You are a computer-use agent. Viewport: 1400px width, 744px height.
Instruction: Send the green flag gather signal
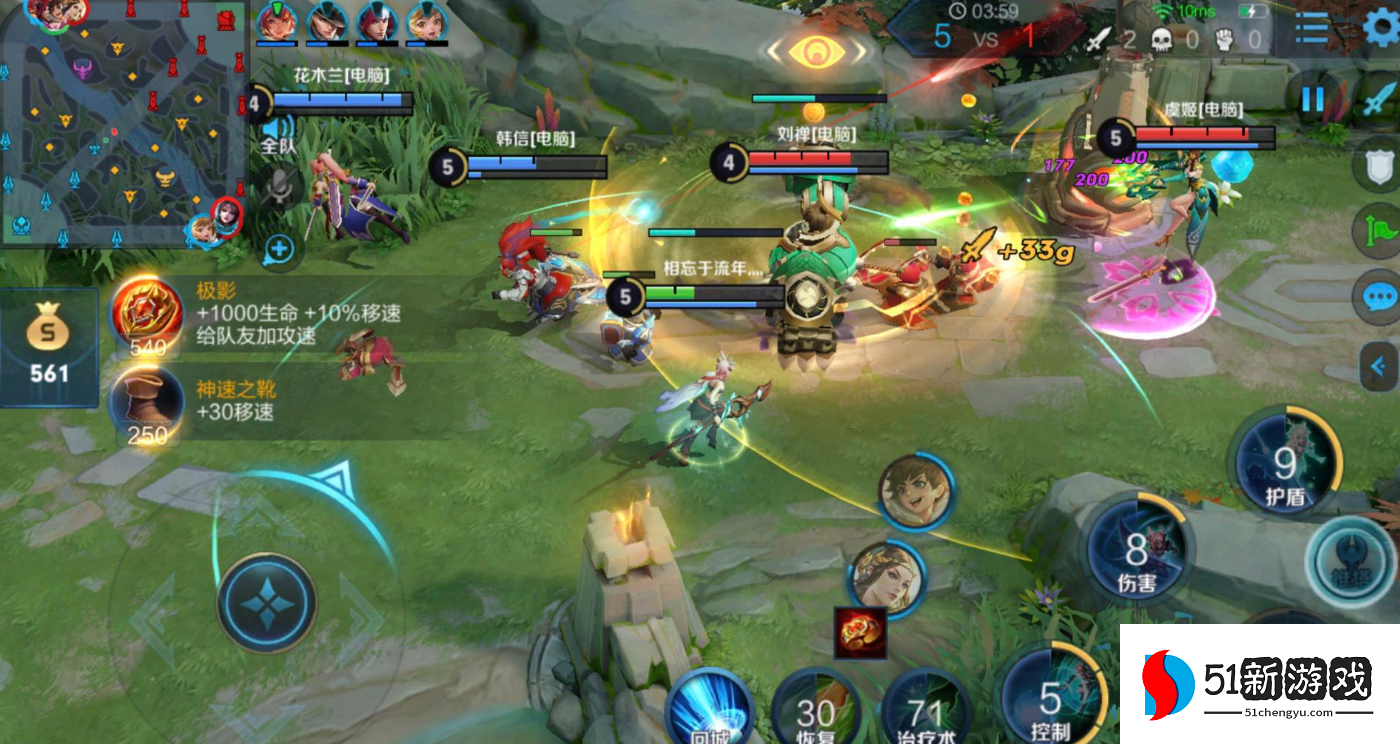coord(1379,229)
